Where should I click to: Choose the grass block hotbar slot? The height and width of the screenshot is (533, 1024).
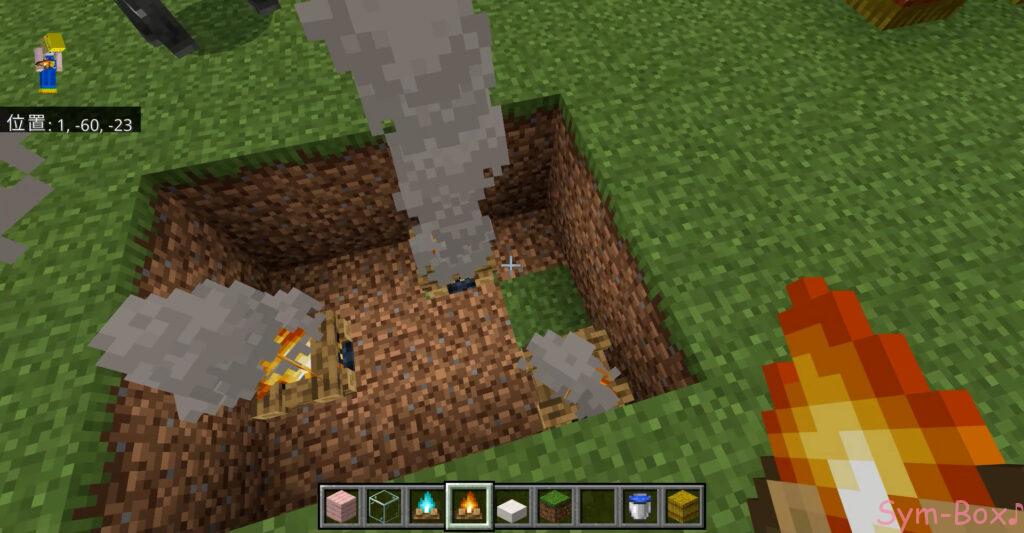(x=553, y=506)
